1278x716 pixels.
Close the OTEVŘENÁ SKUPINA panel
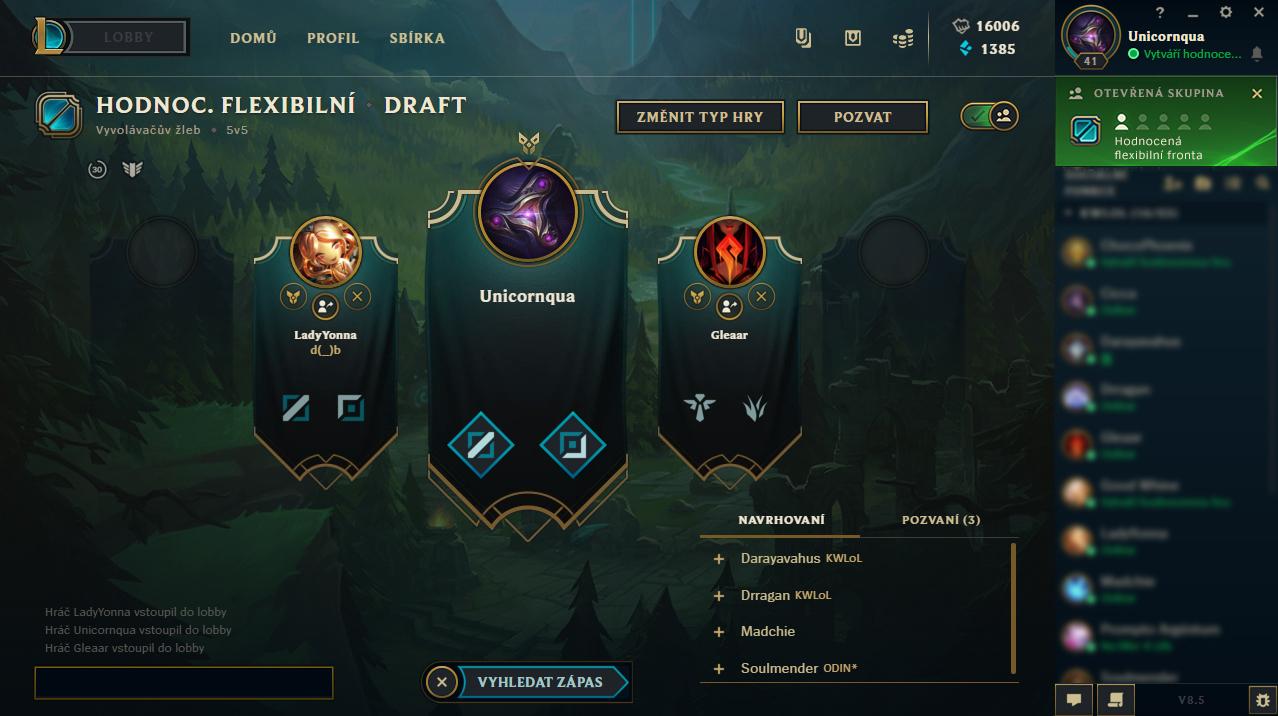tap(1257, 93)
